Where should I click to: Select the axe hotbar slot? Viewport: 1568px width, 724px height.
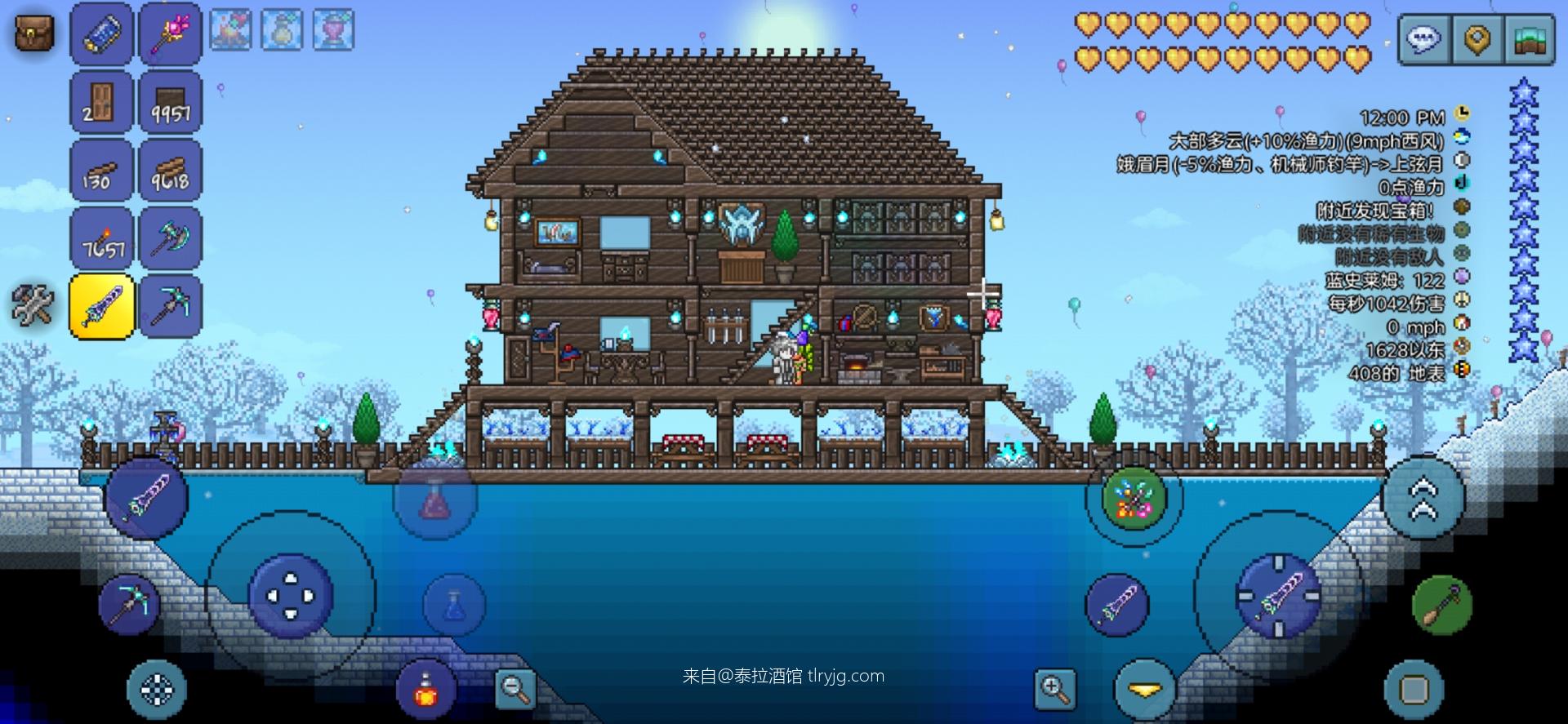tap(170, 238)
